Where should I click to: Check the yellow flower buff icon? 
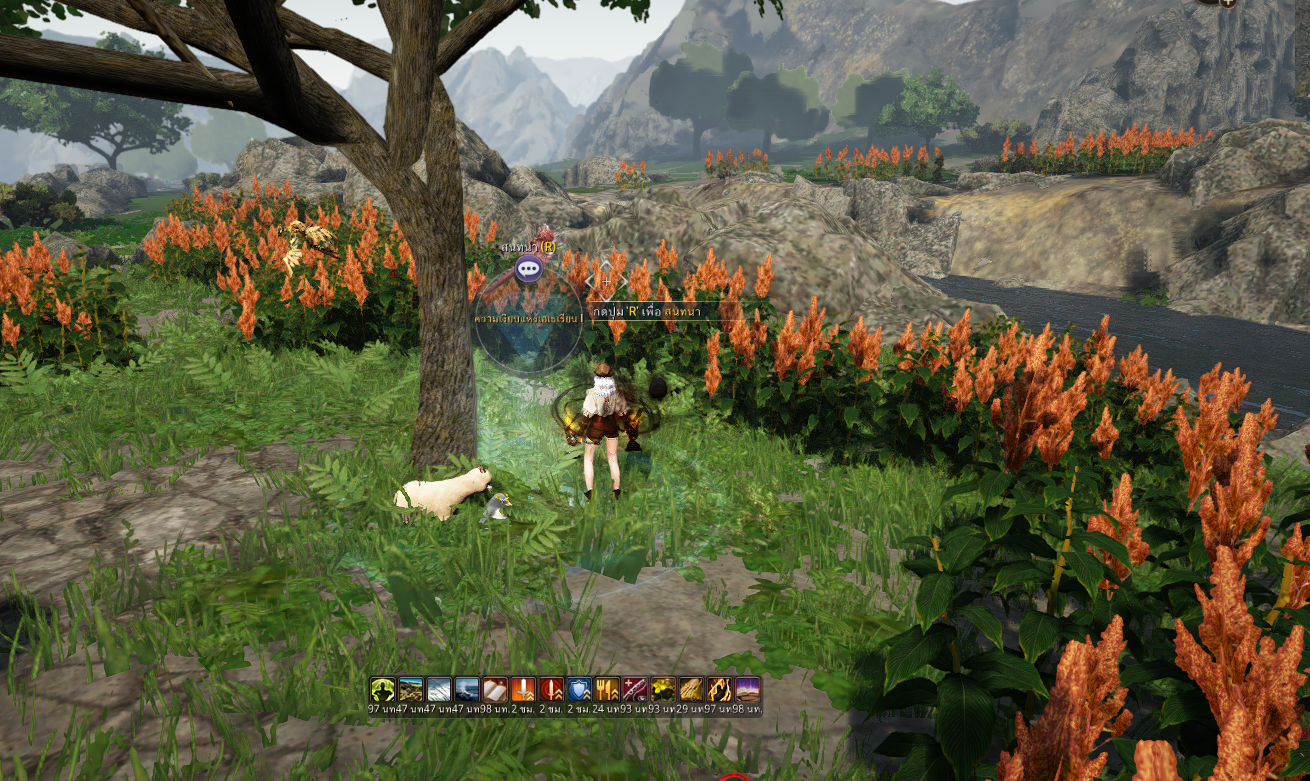(x=663, y=689)
